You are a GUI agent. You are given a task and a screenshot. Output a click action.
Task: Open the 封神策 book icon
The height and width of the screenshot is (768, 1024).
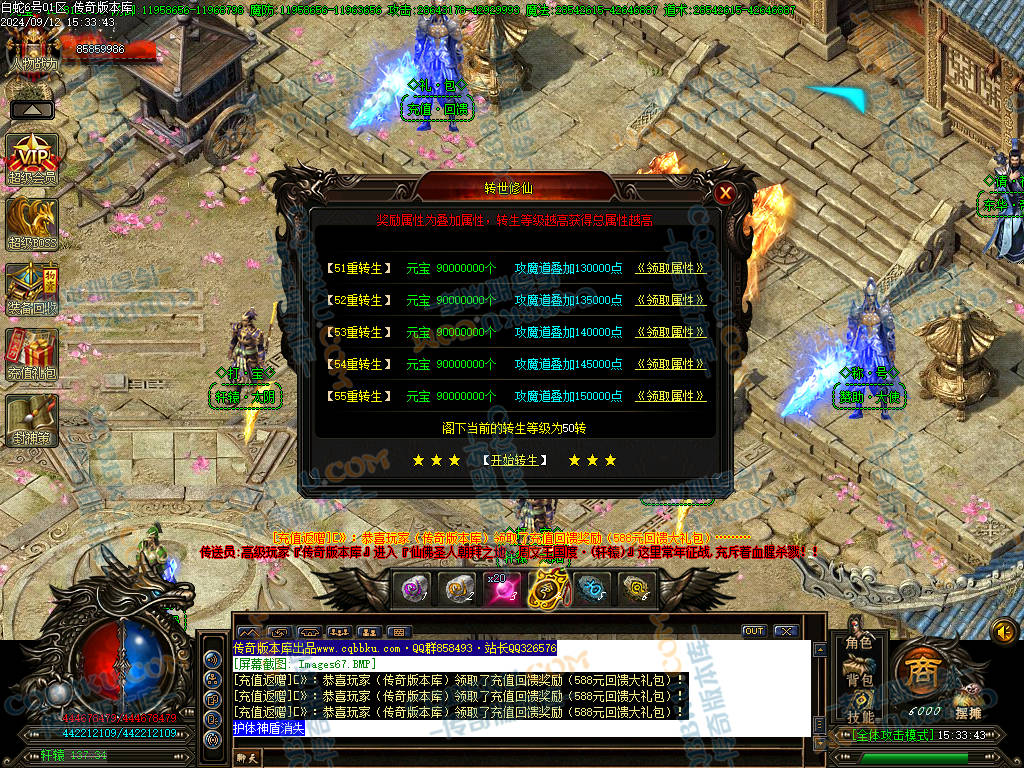tap(32, 420)
